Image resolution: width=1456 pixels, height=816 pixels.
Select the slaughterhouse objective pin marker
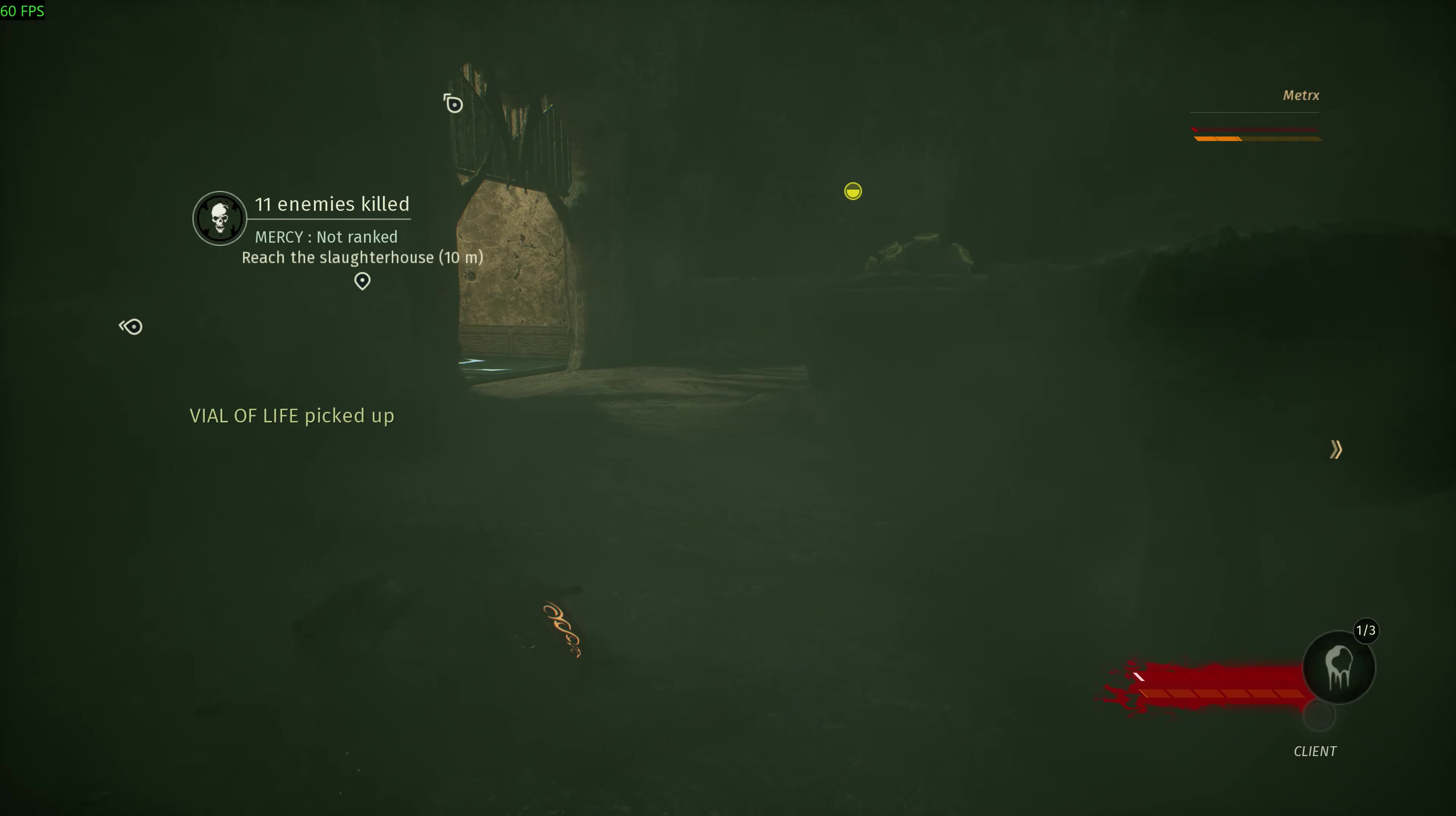[362, 281]
